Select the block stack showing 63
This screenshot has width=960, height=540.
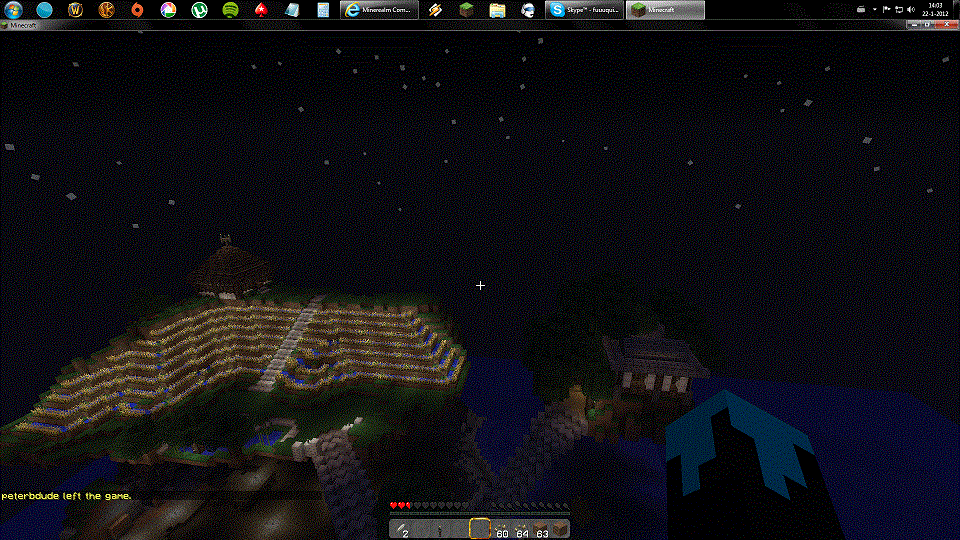coord(540,529)
